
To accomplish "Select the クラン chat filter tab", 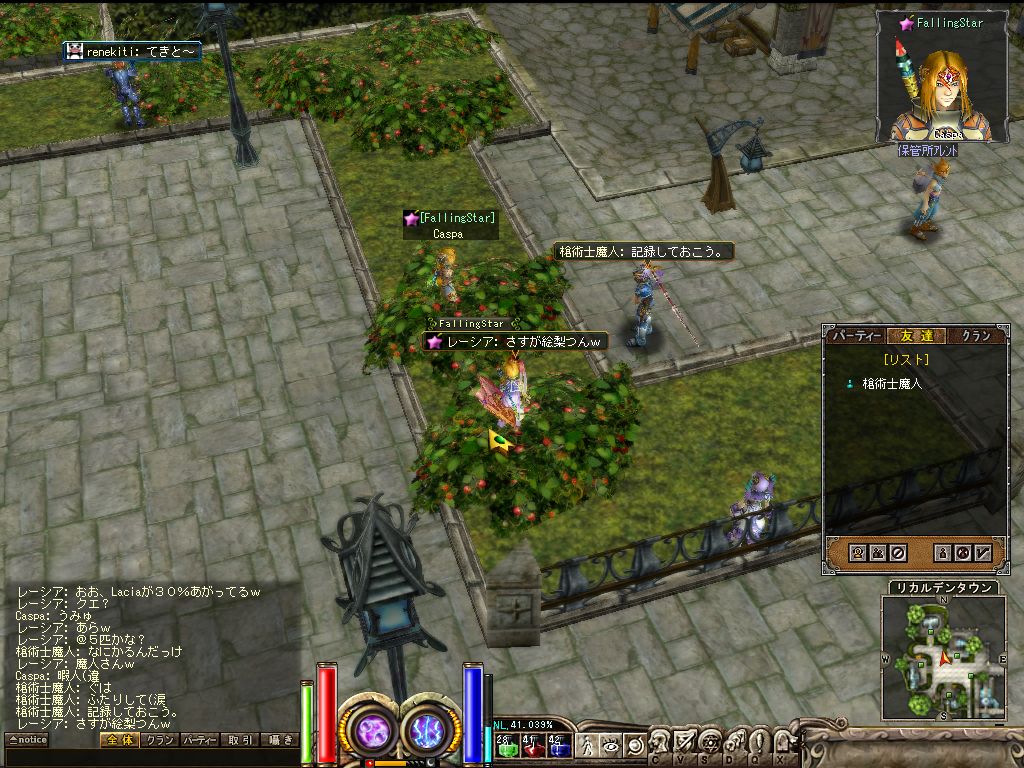I will [x=158, y=740].
